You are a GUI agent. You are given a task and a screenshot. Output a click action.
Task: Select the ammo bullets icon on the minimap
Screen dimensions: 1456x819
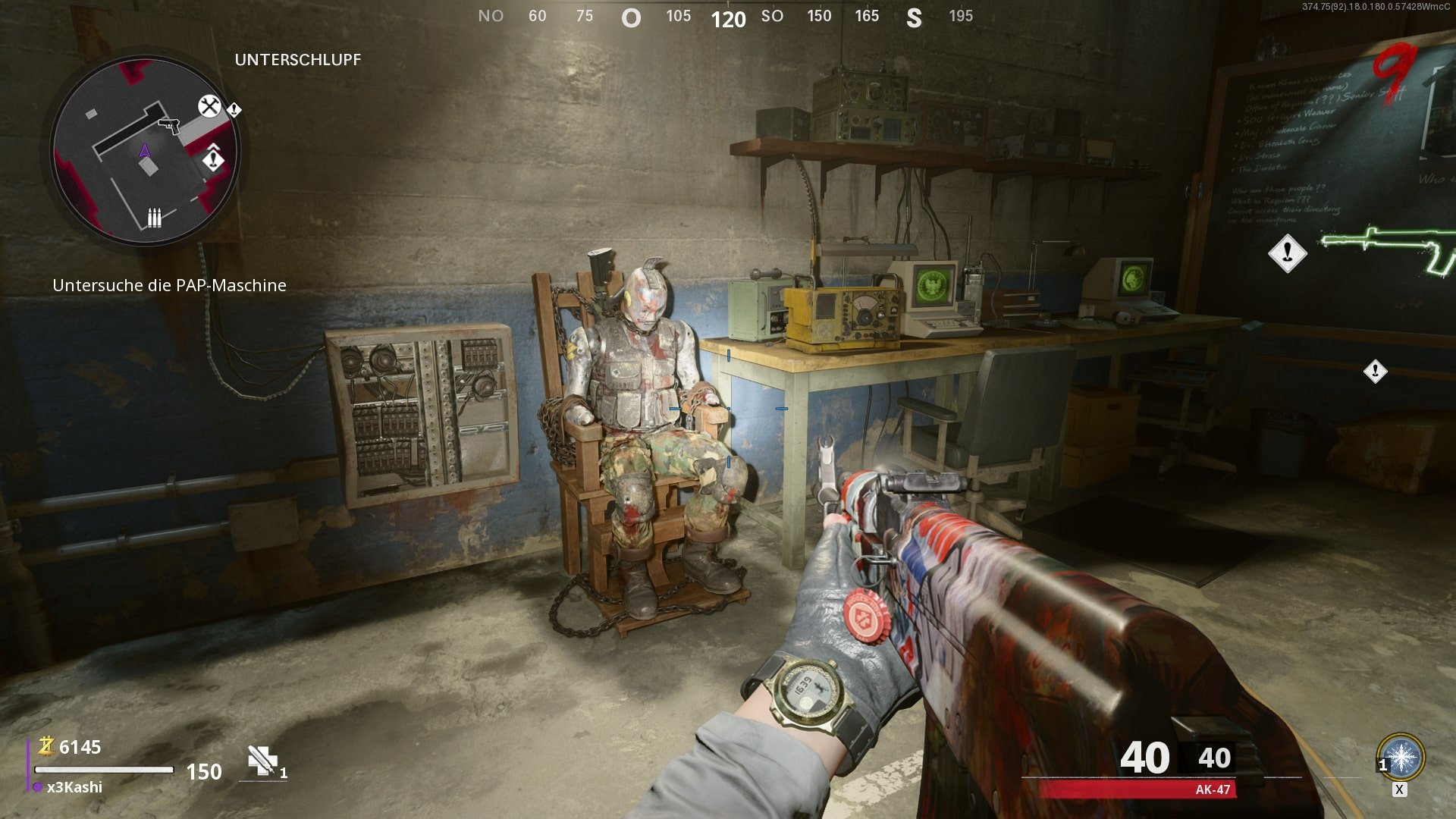pos(154,218)
